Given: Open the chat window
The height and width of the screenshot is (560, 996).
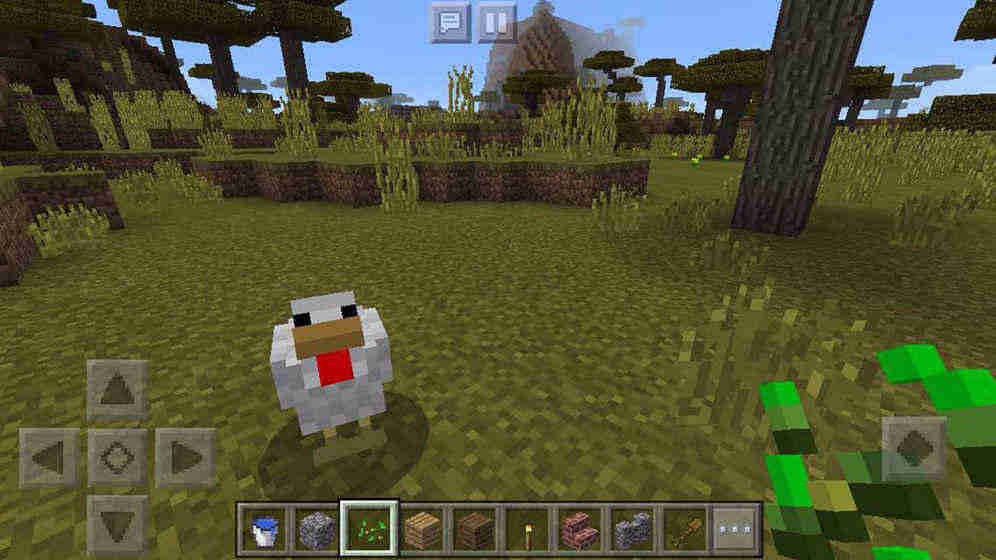Looking at the screenshot, I should point(450,22).
